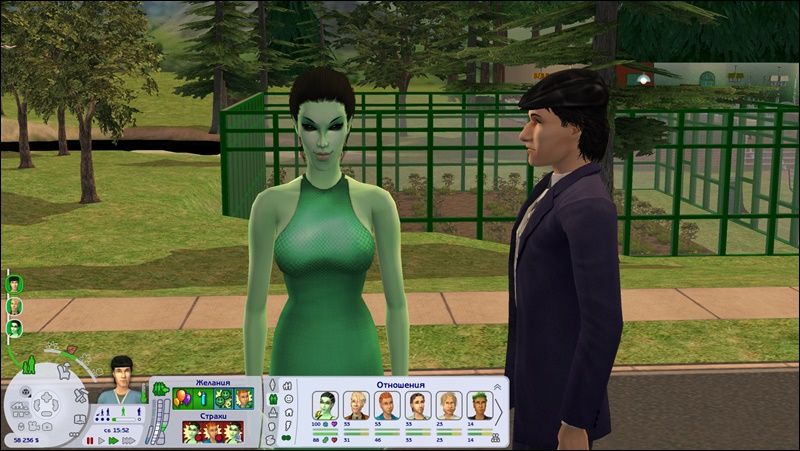Select the green-capped Sim relationship portrait
800x451 pixels.
coord(478,405)
